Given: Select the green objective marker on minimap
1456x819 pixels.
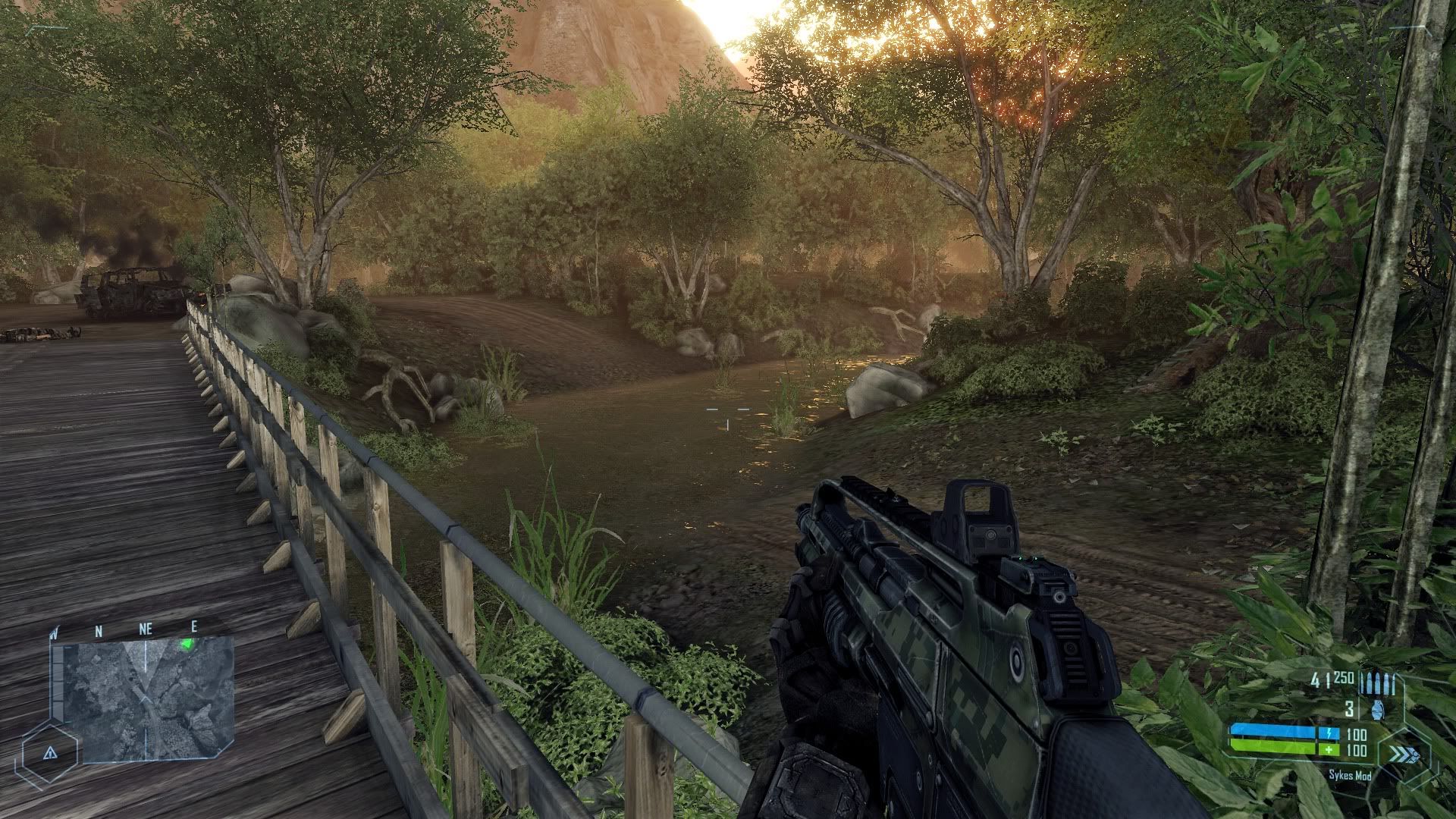Looking at the screenshot, I should coord(187,645).
